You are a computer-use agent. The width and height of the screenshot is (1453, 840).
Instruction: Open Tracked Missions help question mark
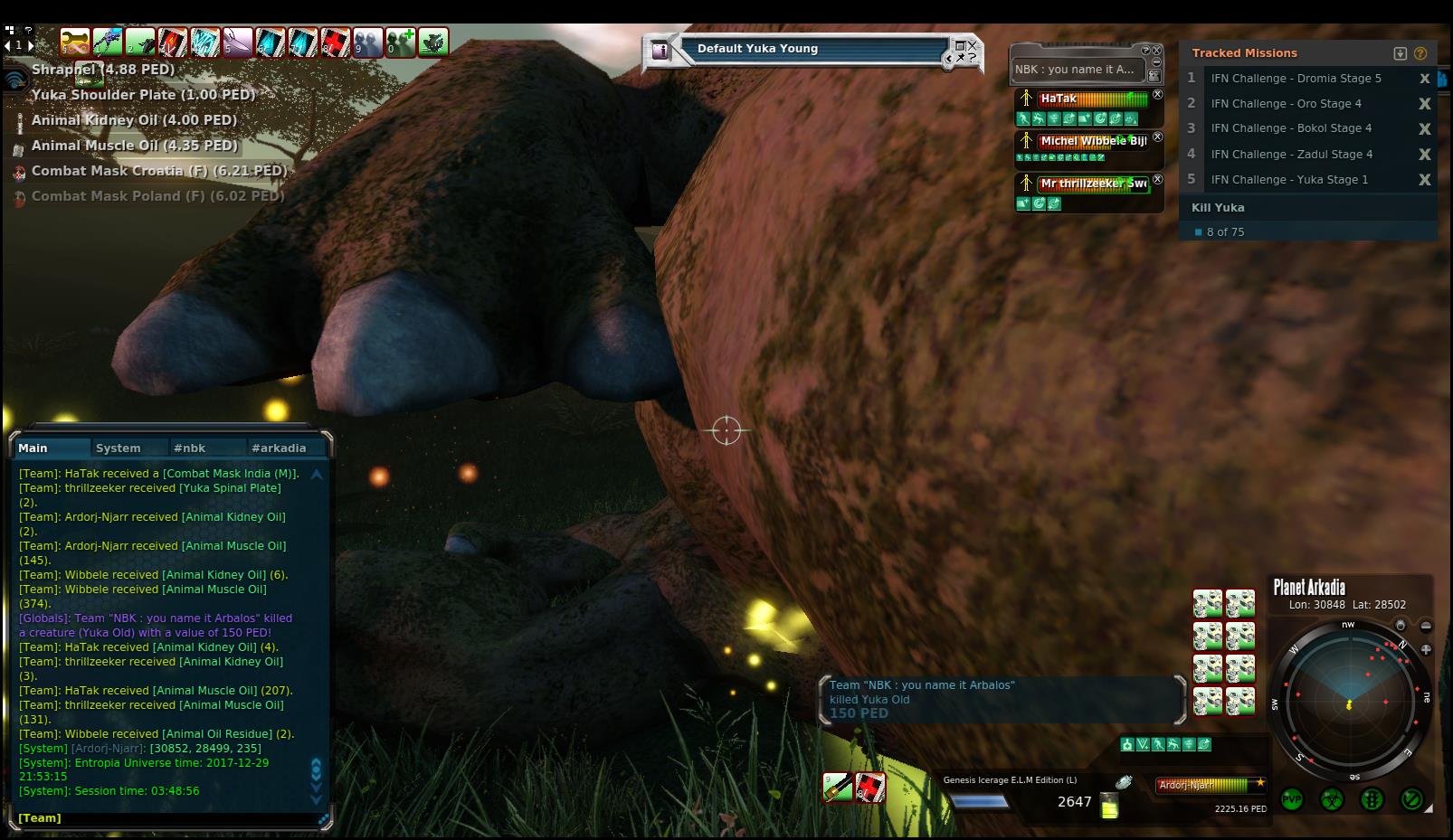[1420, 53]
